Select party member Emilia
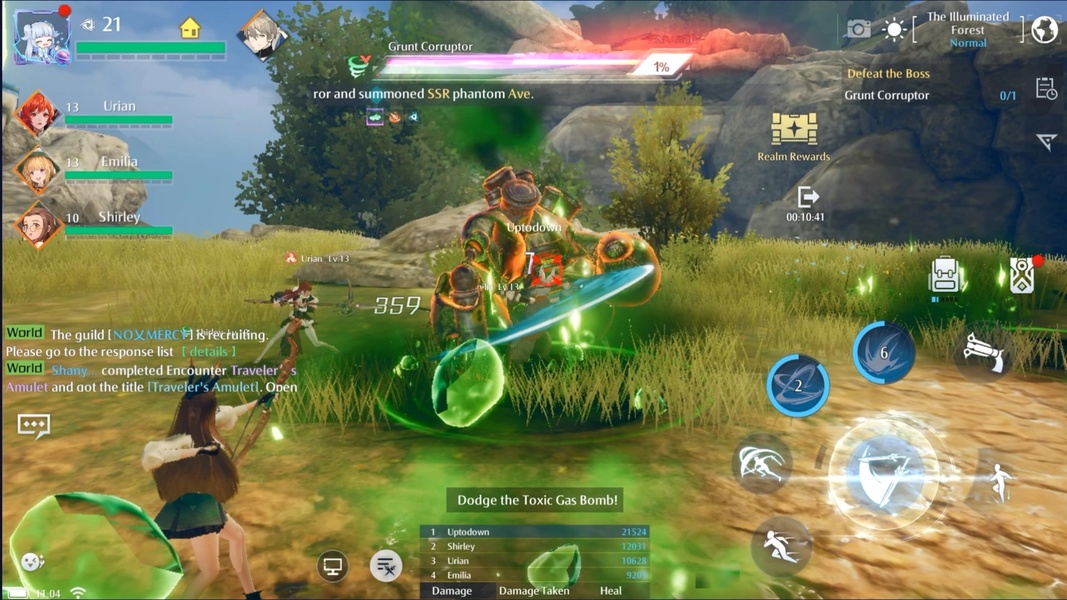This screenshot has width=1067, height=600. pyautogui.click(x=38, y=169)
